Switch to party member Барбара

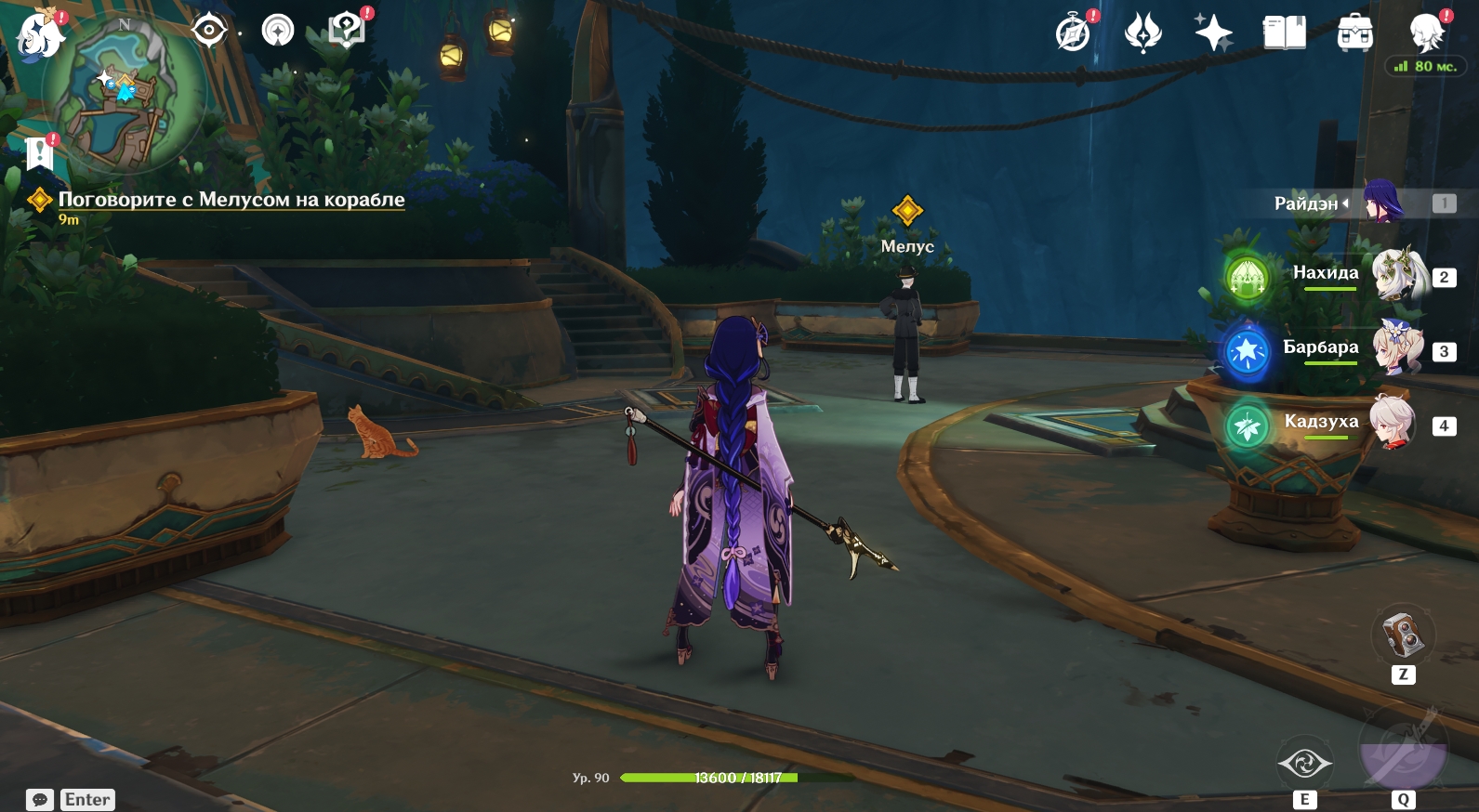pyautogui.click(x=1399, y=349)
